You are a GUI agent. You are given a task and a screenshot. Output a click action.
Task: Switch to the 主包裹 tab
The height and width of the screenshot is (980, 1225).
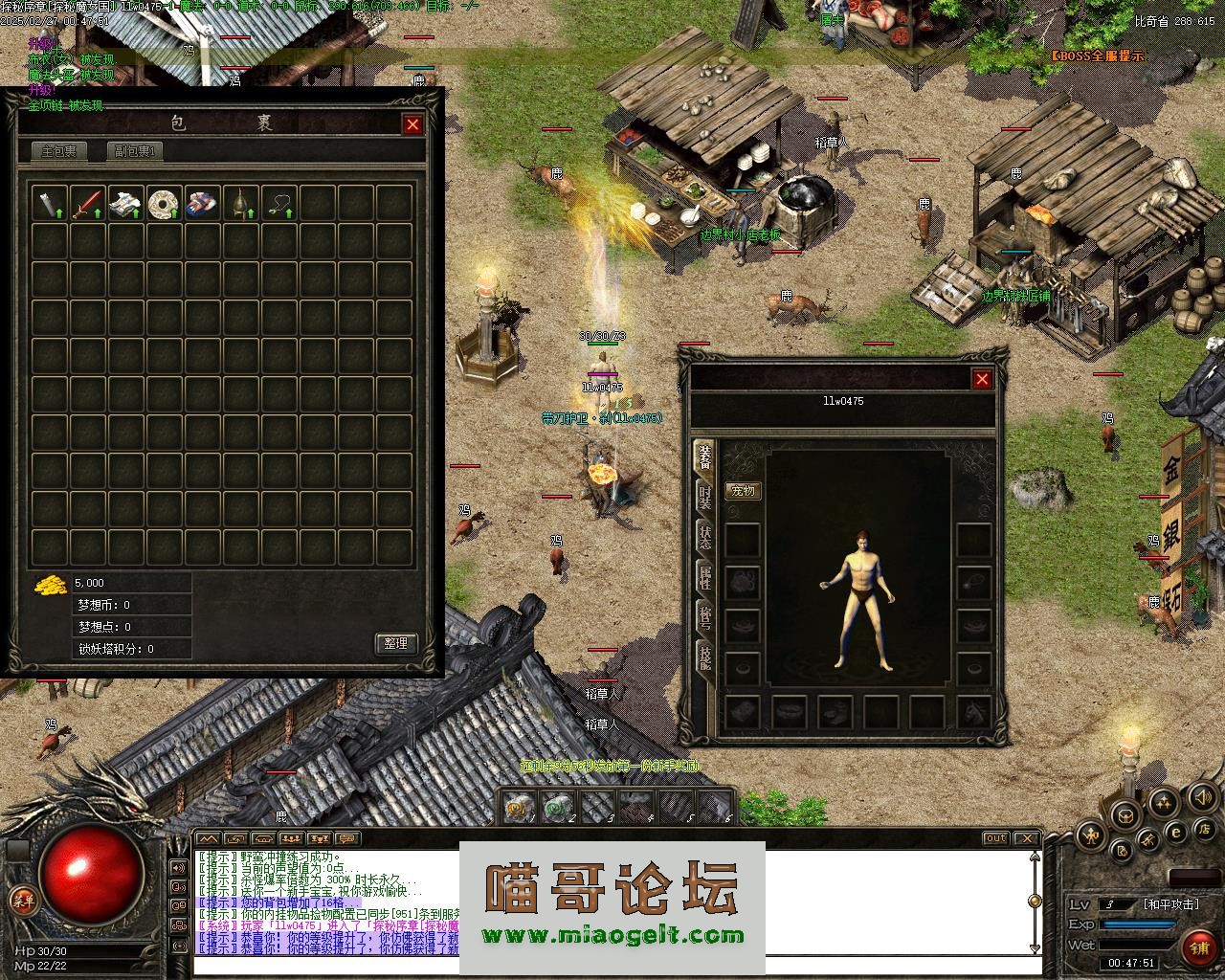58,151
